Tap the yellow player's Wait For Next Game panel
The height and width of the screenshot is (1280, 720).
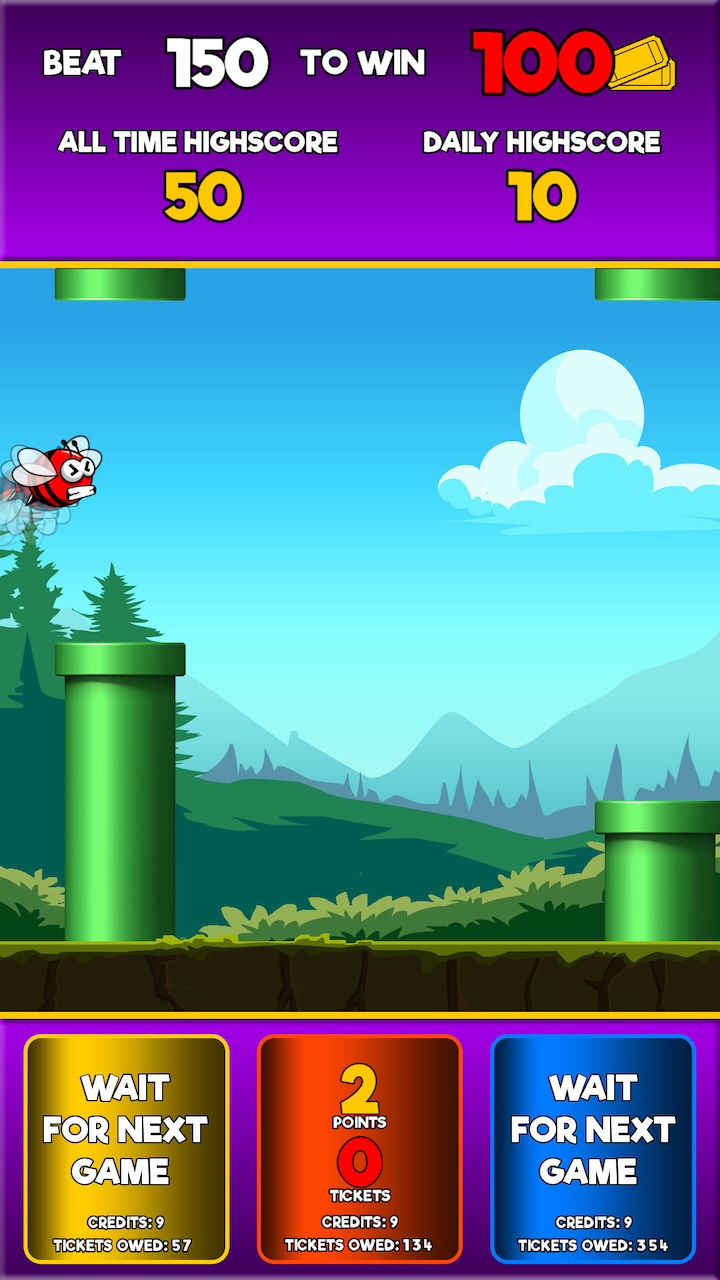pos(127,1148)
